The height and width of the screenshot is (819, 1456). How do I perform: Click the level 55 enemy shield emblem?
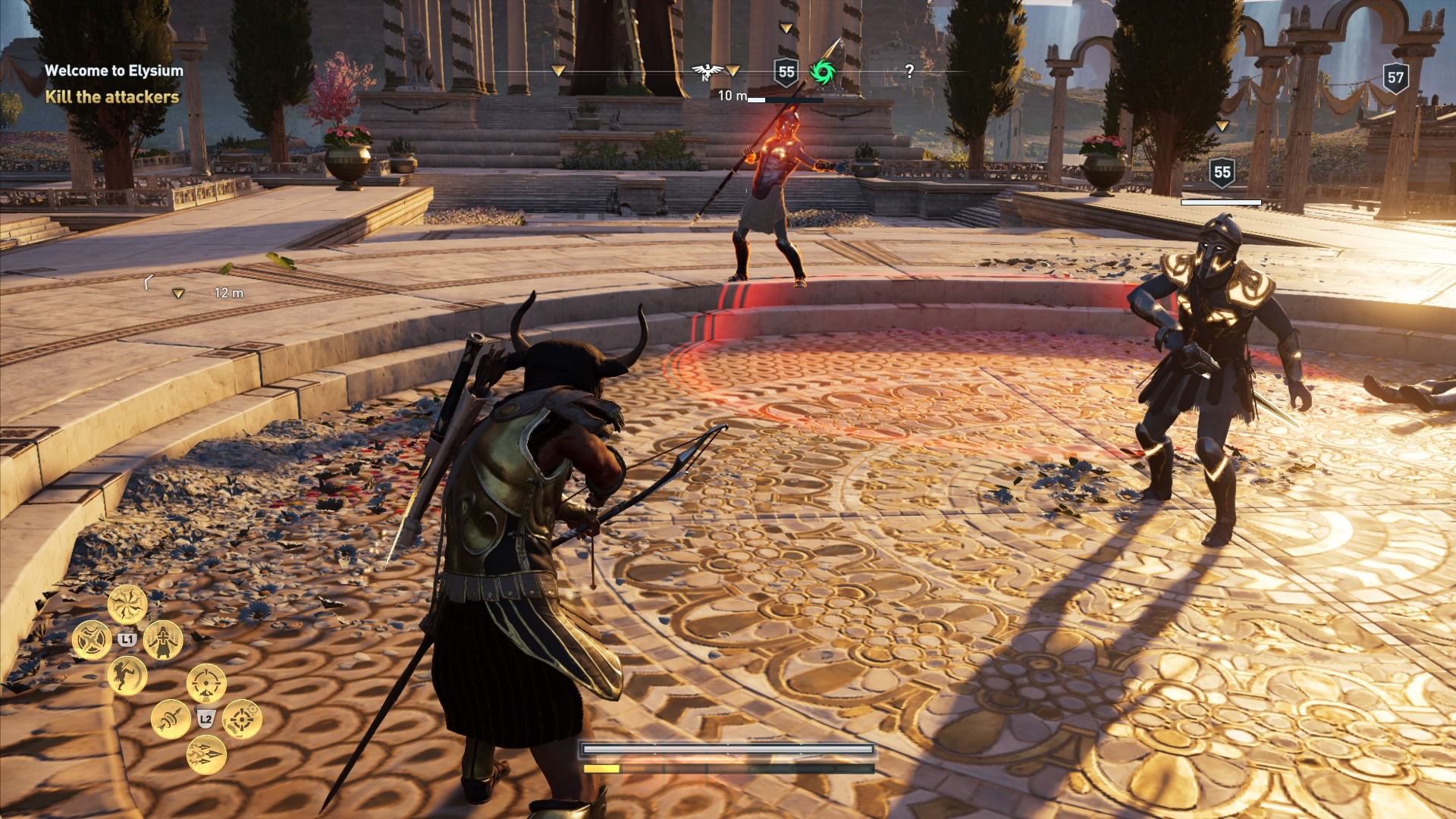[x=786, y=72]
